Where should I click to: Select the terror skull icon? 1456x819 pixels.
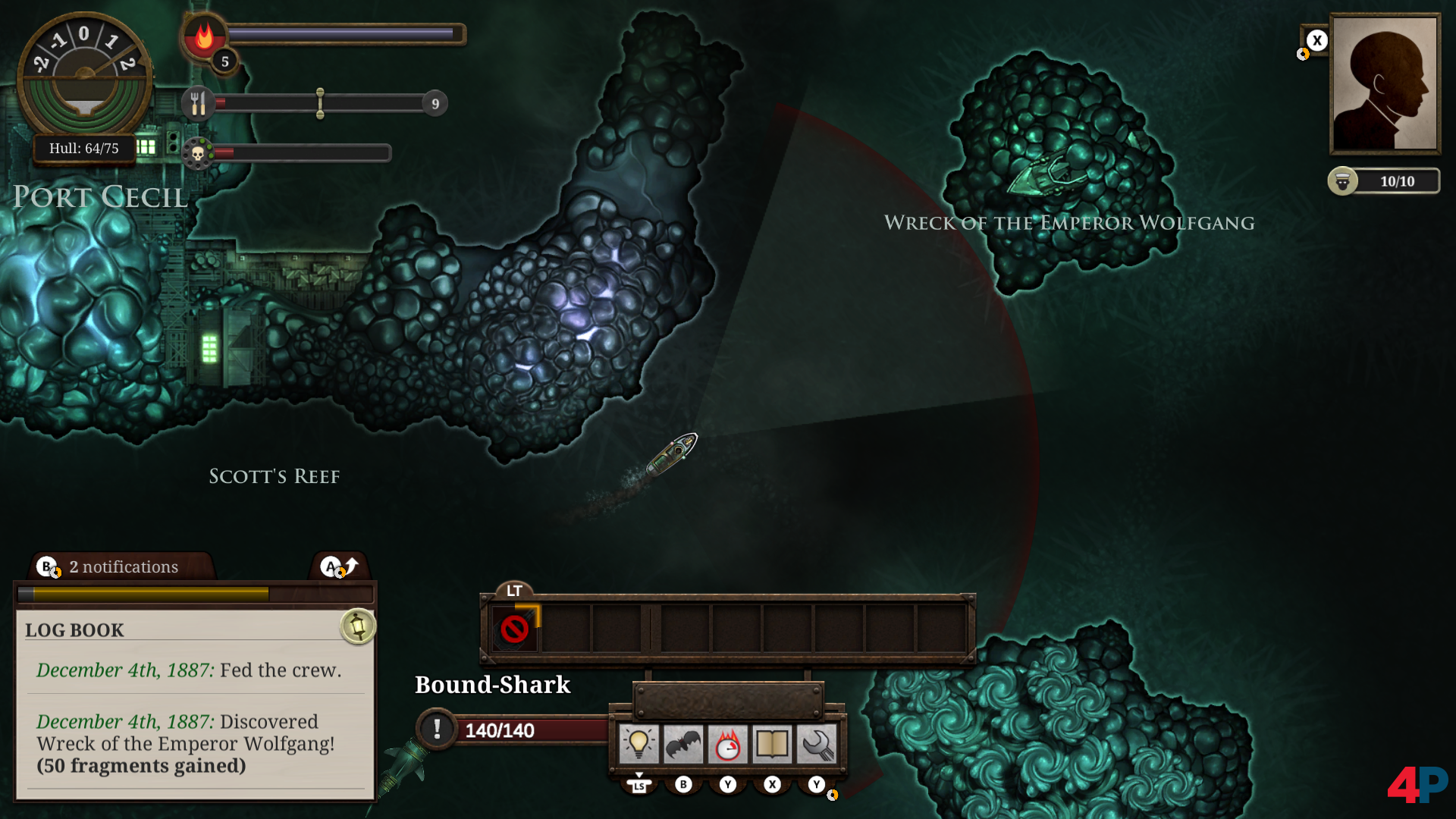(198, 154)
